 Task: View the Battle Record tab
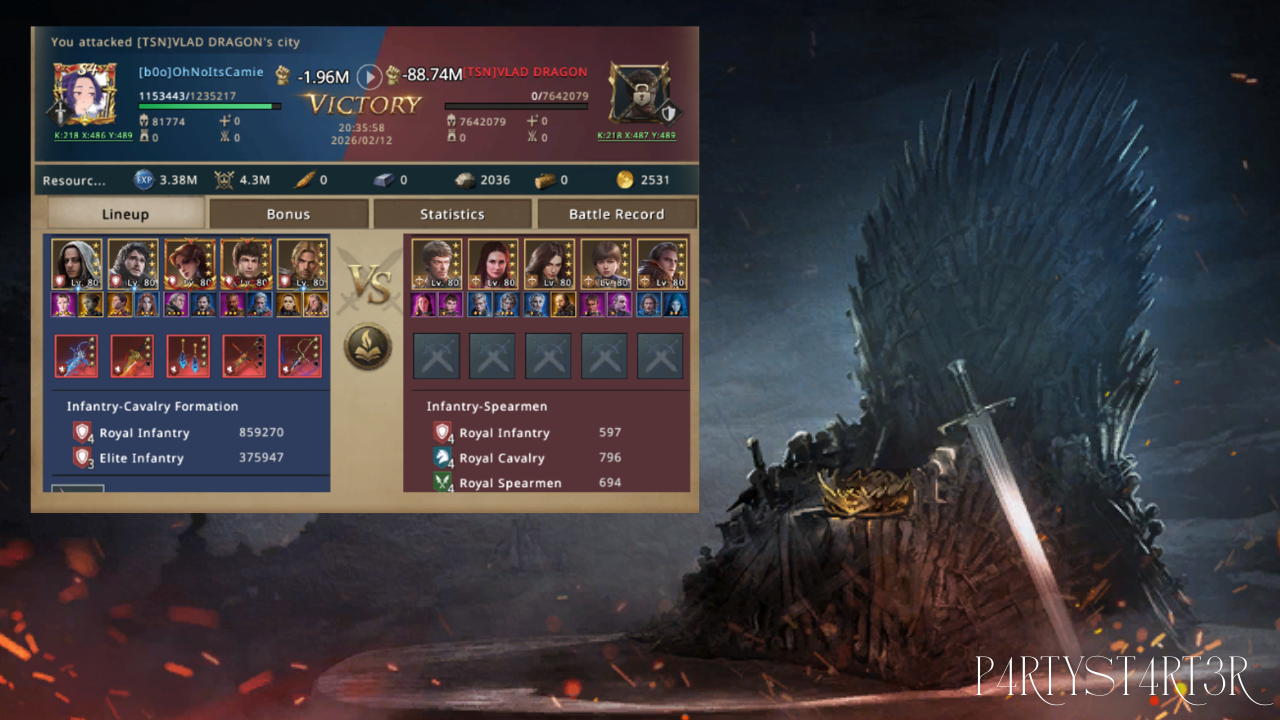pos(616,214)
